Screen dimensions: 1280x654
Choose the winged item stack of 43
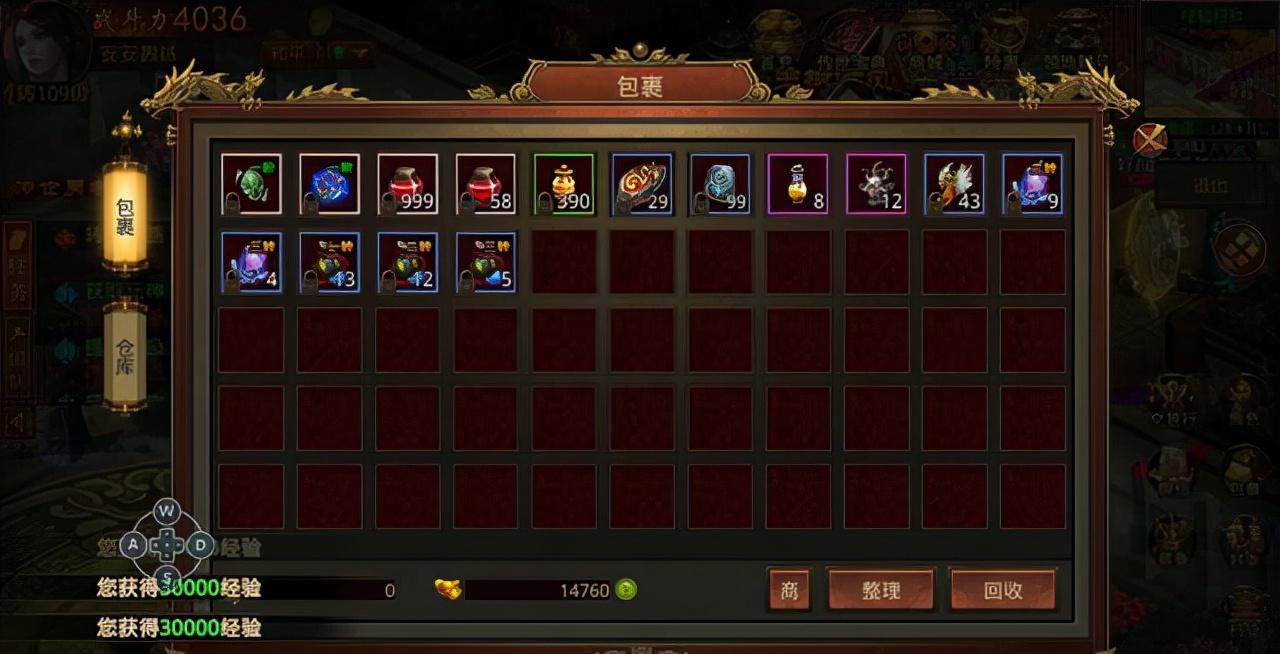pyautogui.click(x=954, y=184)
